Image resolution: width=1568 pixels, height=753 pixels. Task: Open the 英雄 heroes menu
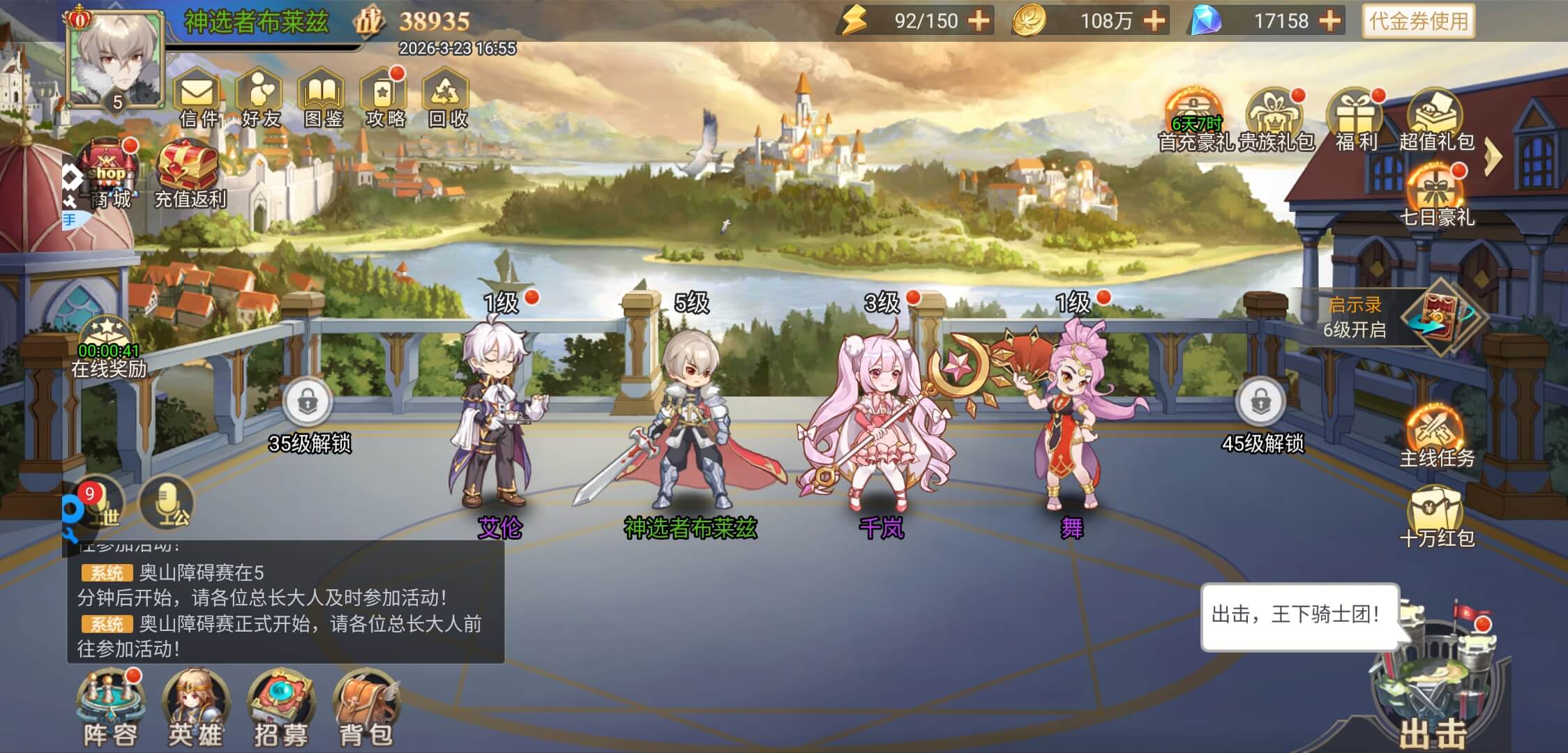(x=195, y=708)
